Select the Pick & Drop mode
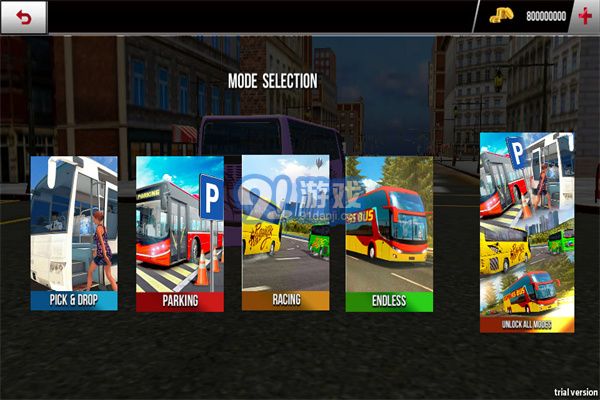600x400 pixels. click(x=74, y=232)
